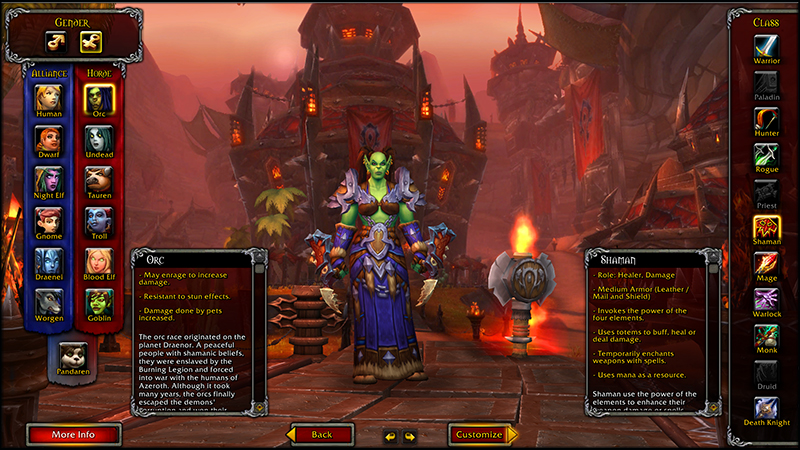Image resolution: width=800 pixels, height=450 pixels.
Task: Pick the Blood Elf race
Action: pos(99,262)
